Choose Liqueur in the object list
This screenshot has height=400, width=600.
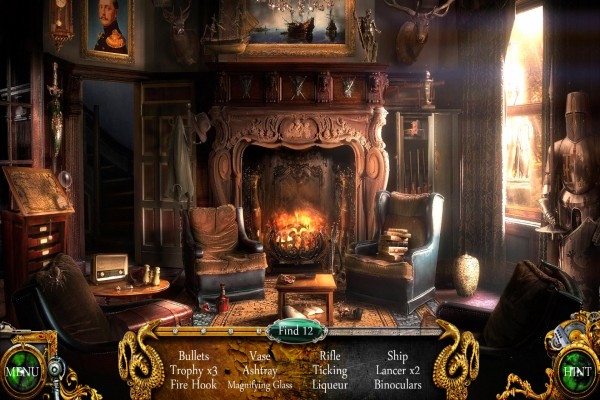coord(330,383)
